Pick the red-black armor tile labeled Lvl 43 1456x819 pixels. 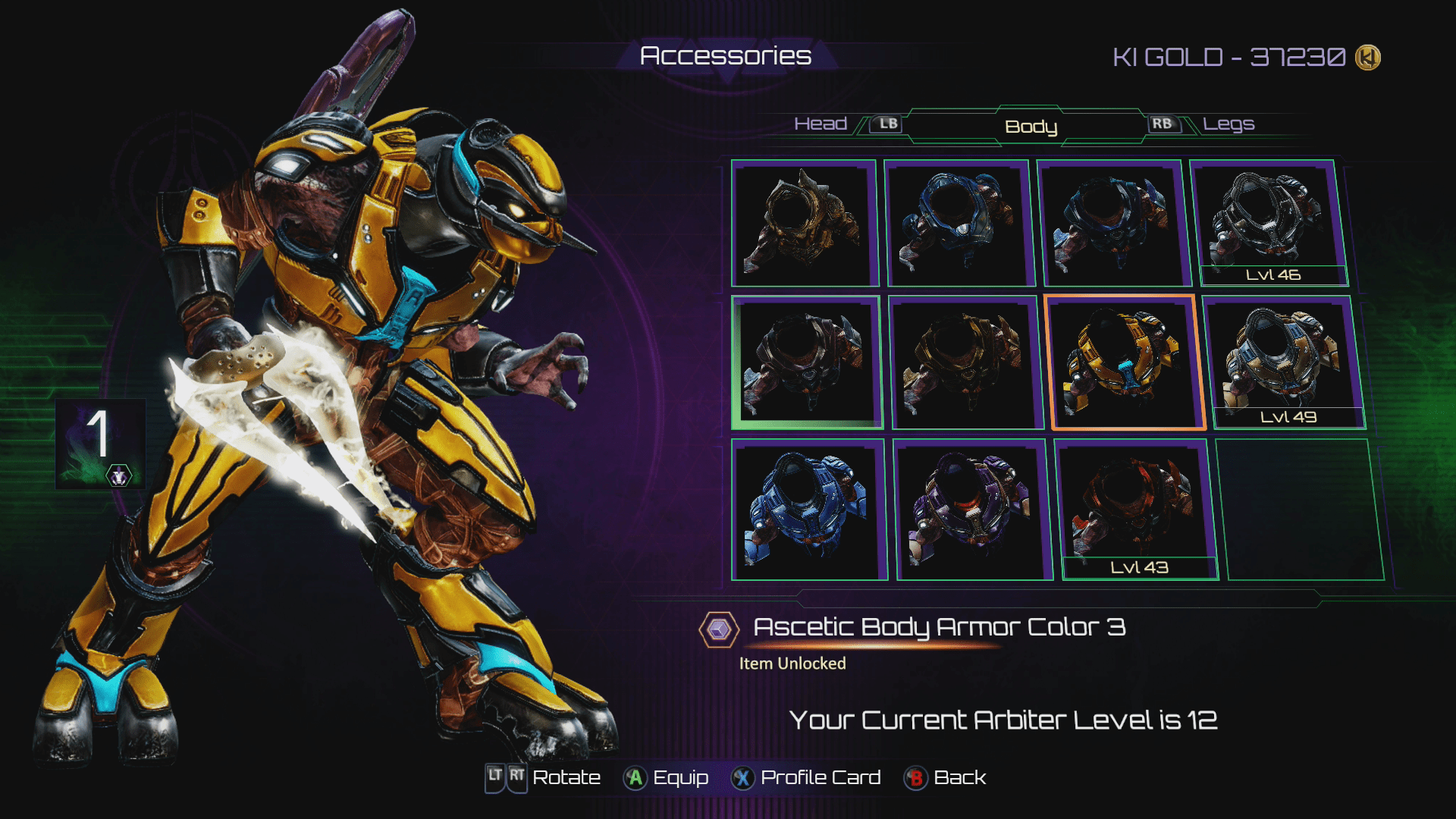point(1136,510)
